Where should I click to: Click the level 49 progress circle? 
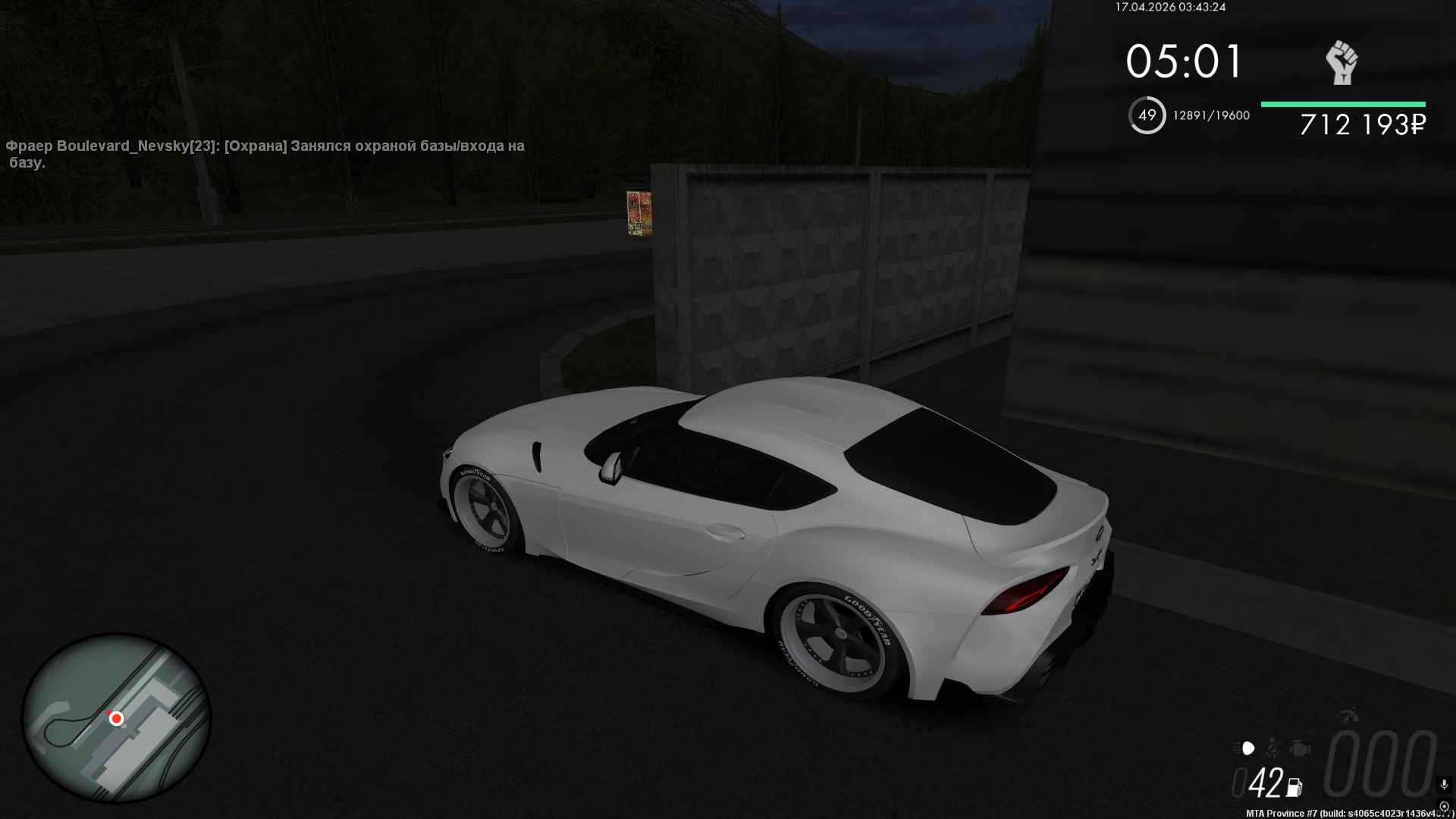click(1147, 115)
